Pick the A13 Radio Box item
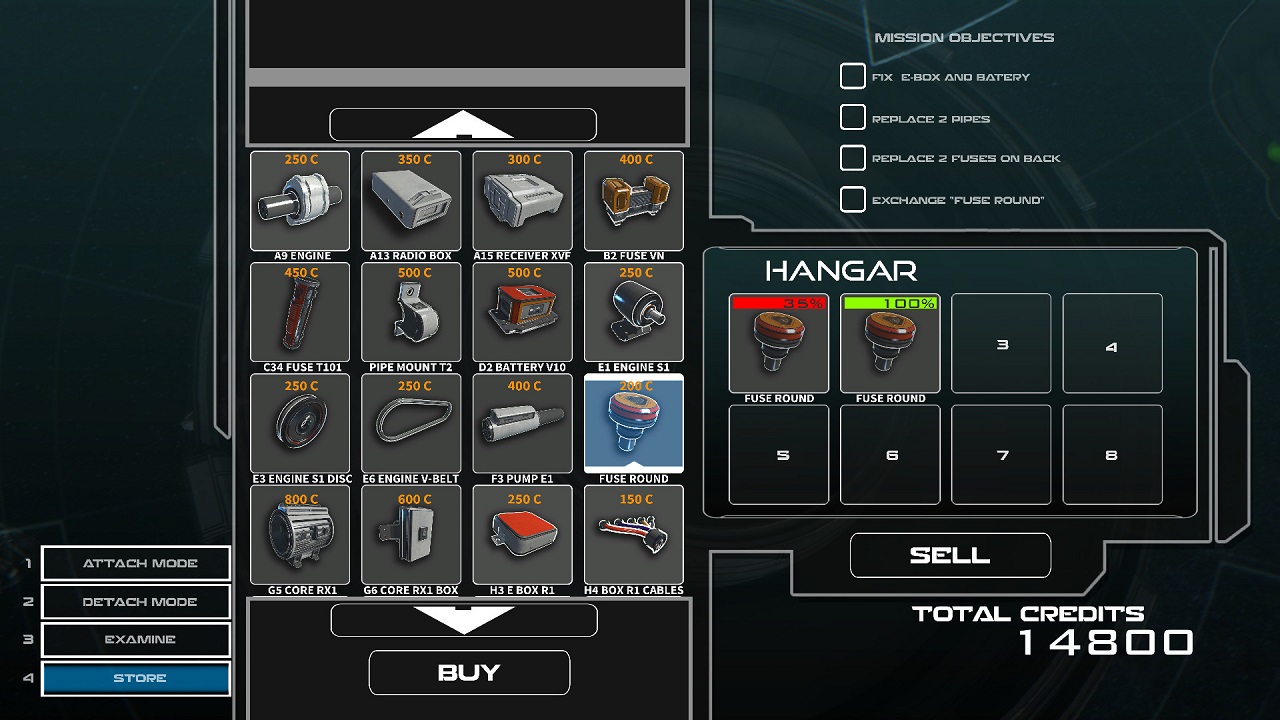 click(411, 201)
